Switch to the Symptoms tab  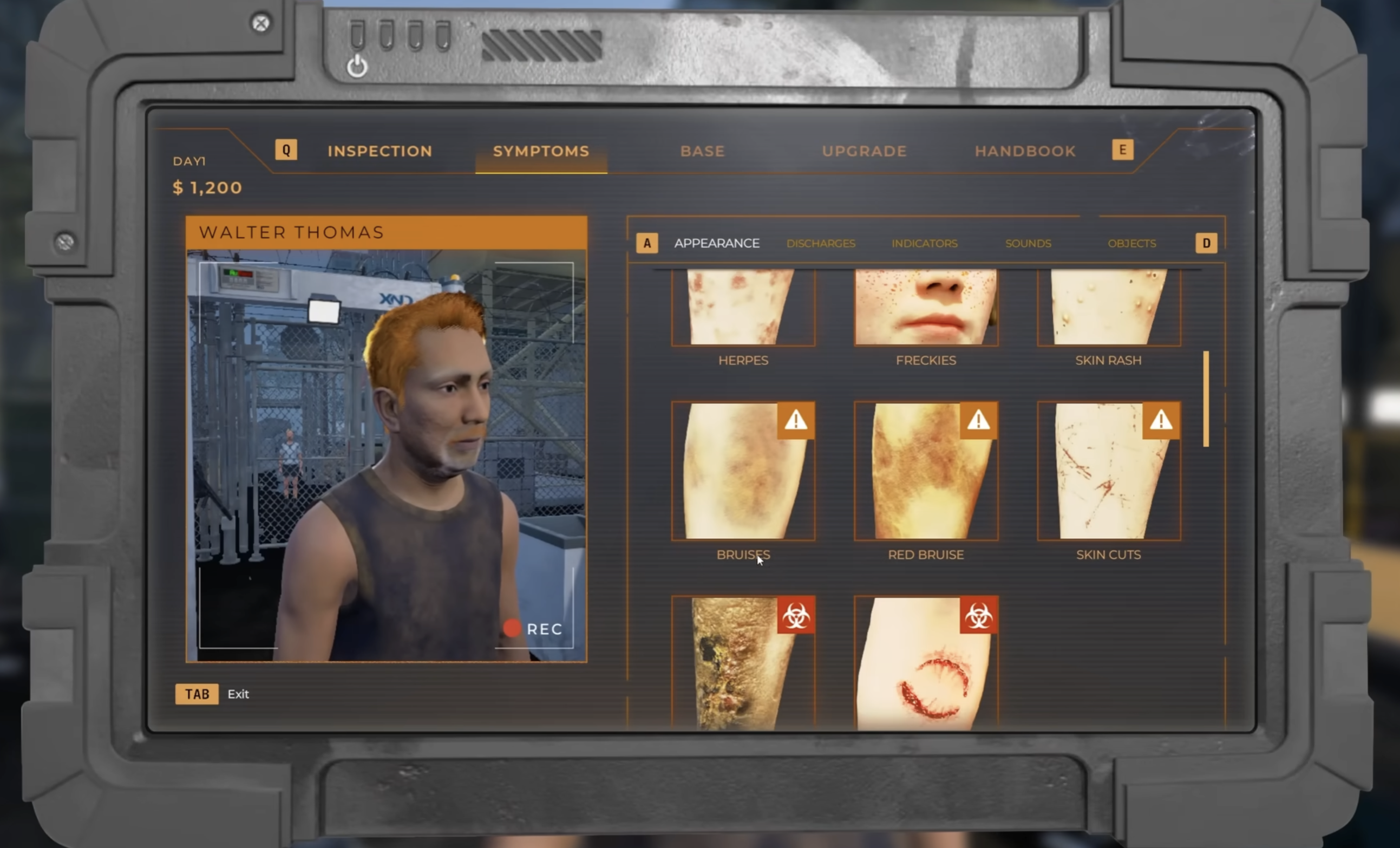pyautogui.click(x=540, y=151)
